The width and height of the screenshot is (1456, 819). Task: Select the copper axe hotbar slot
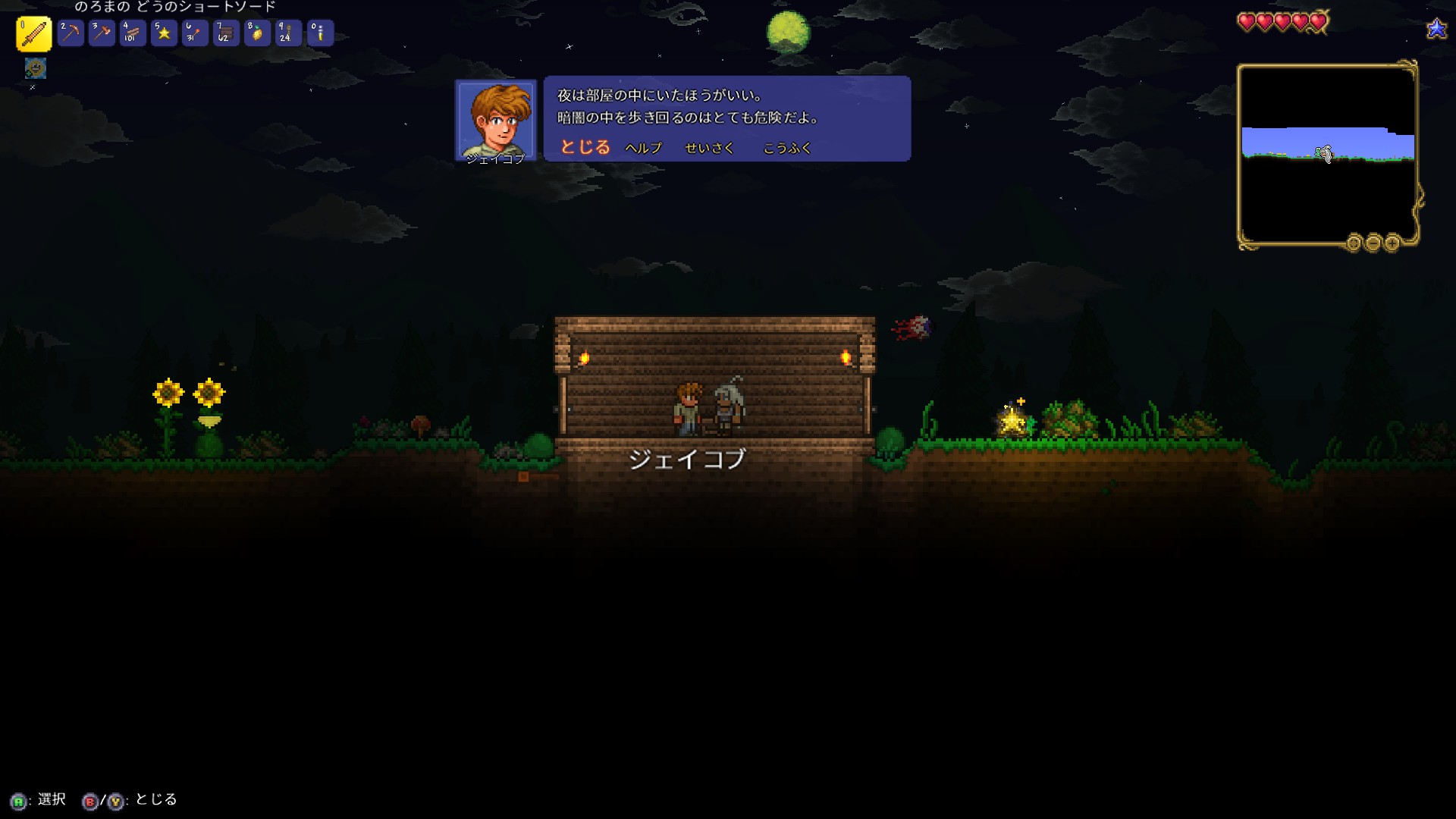point(102,33)
